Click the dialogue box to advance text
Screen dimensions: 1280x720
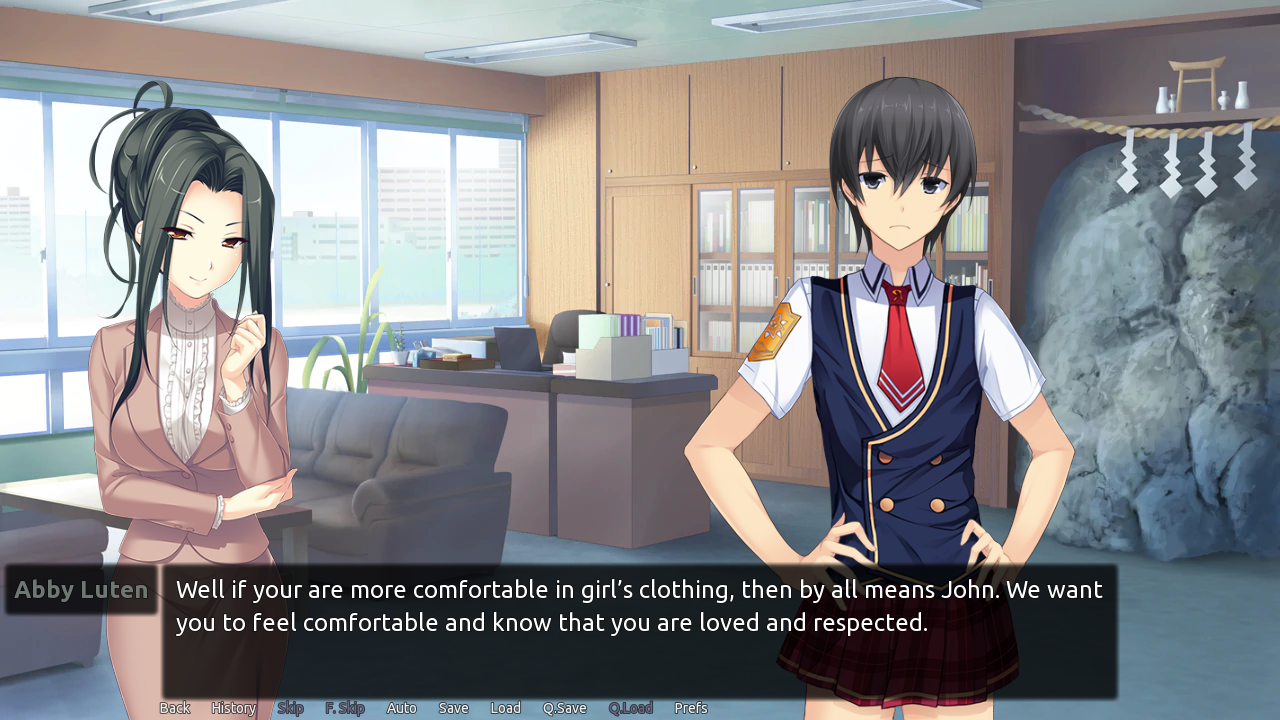[640, 630]
